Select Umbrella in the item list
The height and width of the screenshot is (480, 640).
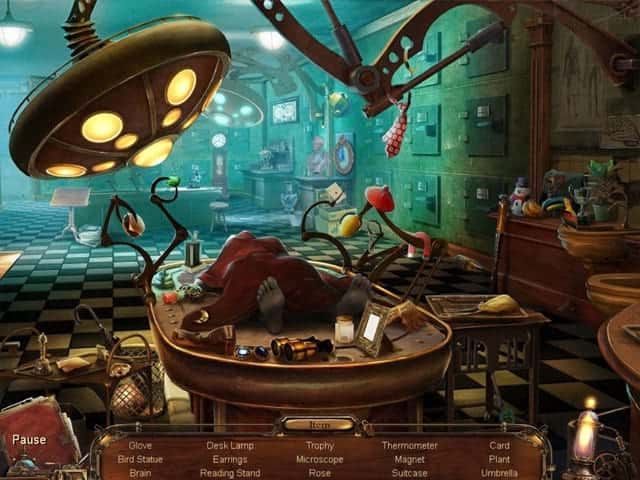(499, 473)
